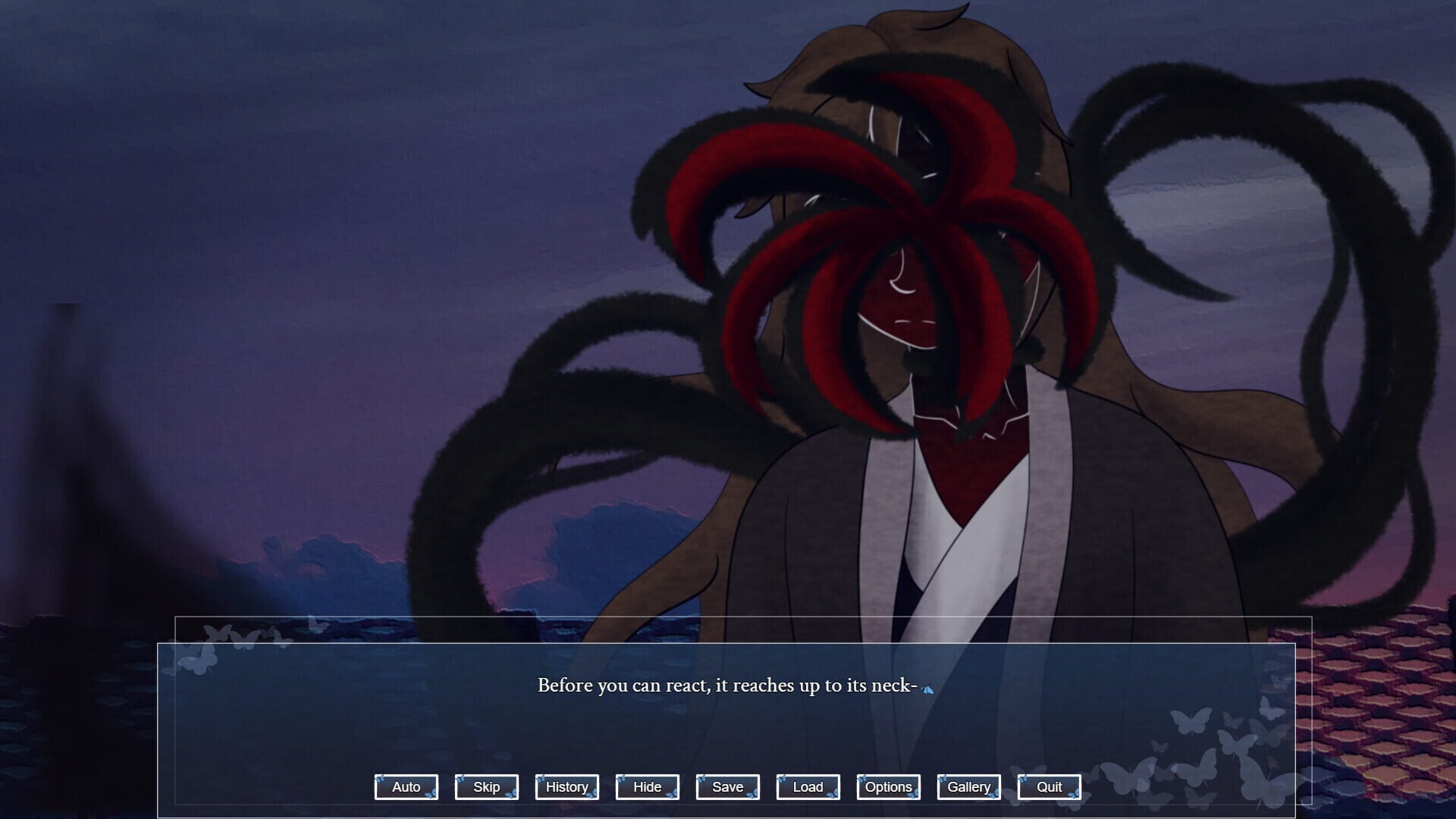Image resolution: width=1456 pixels, height=819 pixels.
Task: Open the Gallery of unlocked images
Action: coord(968,786)
